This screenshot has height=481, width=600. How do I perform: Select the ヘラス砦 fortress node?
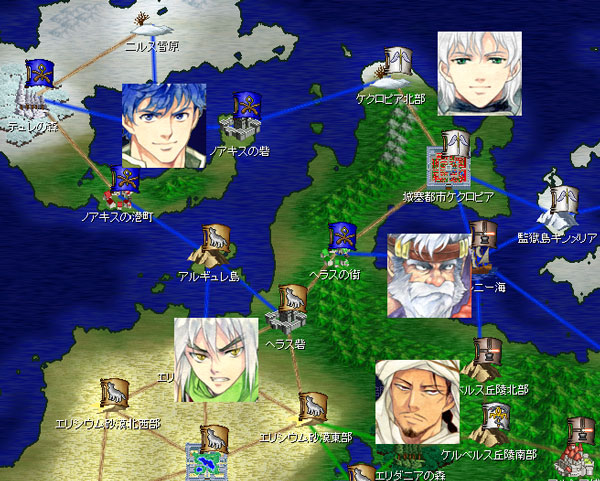pos(287,308)
